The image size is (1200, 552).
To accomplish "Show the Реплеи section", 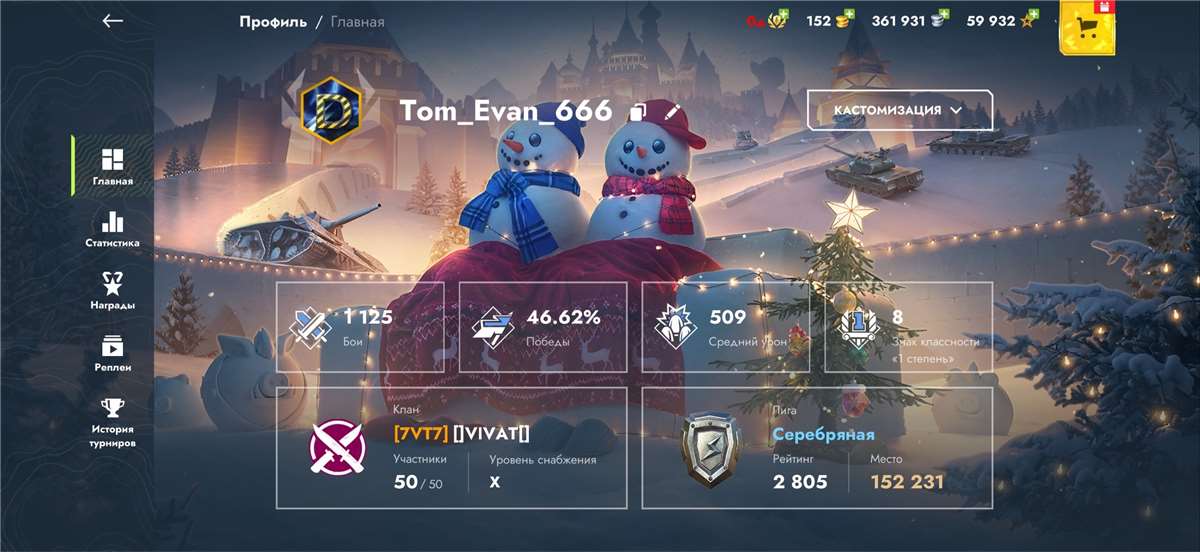I will click(112, 353).
